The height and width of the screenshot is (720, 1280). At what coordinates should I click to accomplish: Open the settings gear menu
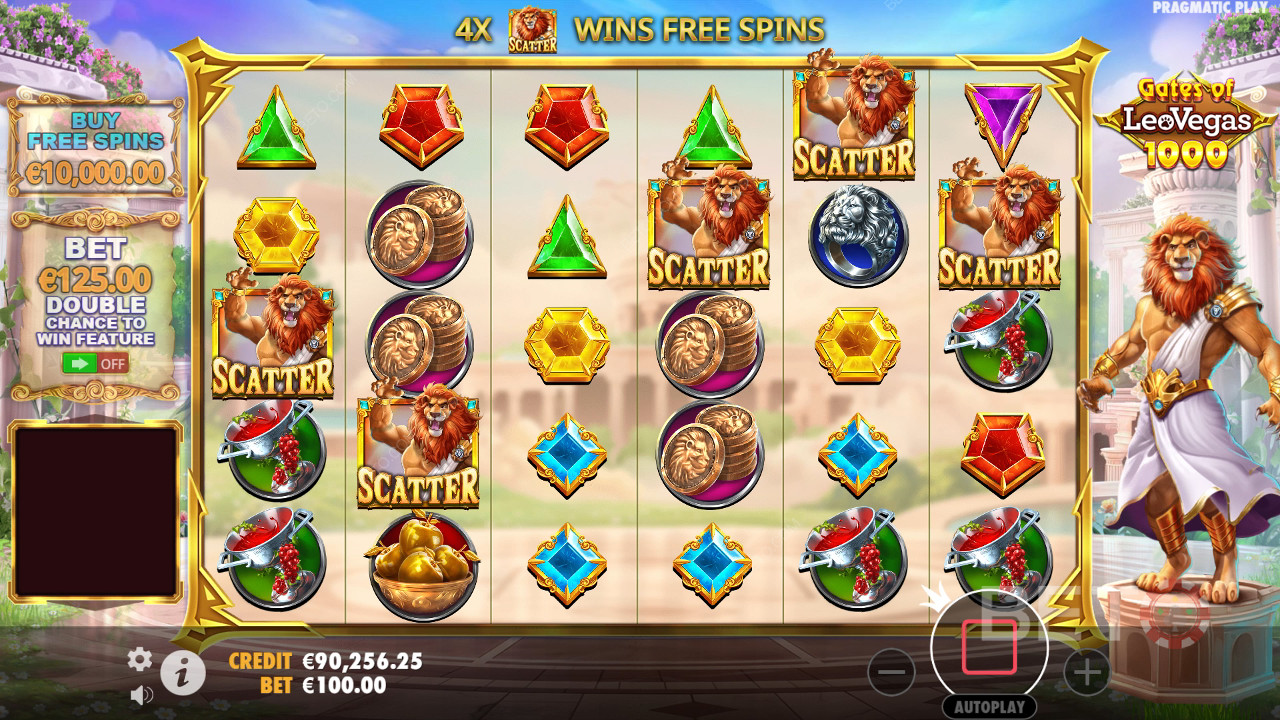click(x=140, y=658)
